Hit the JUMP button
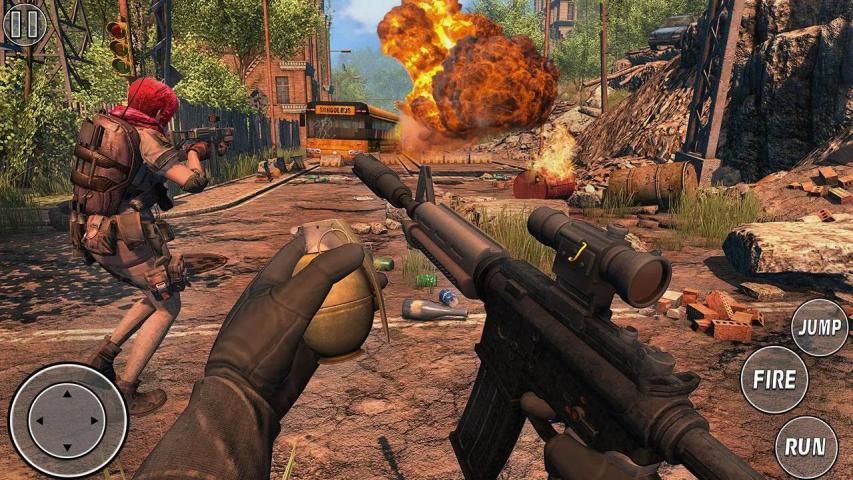The height and width of the screenshot is (480, 853). [x=819, y=327]
